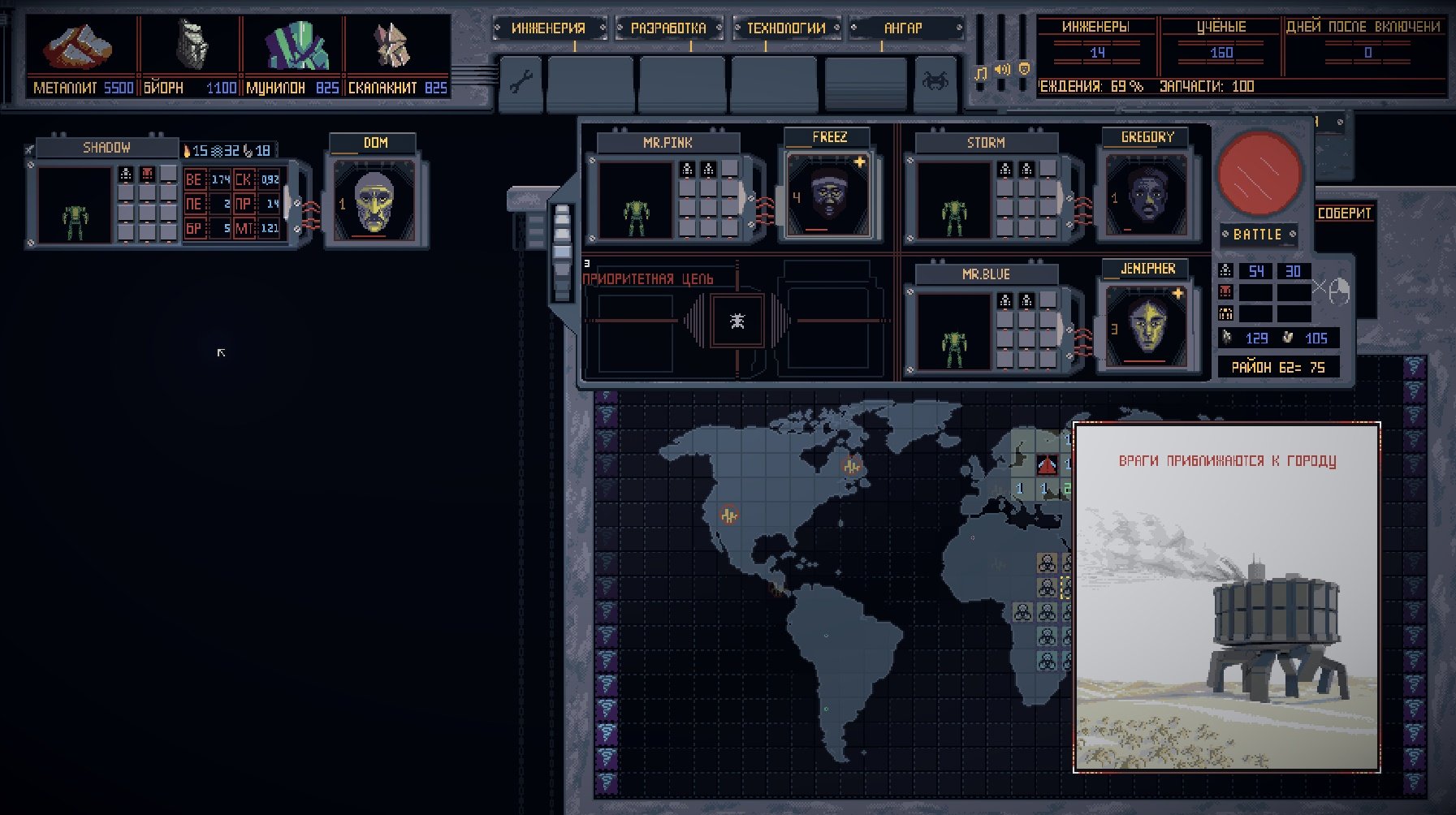Toggle the music note icon
This screenshot has width=1456, height=815.
point(981,73)
